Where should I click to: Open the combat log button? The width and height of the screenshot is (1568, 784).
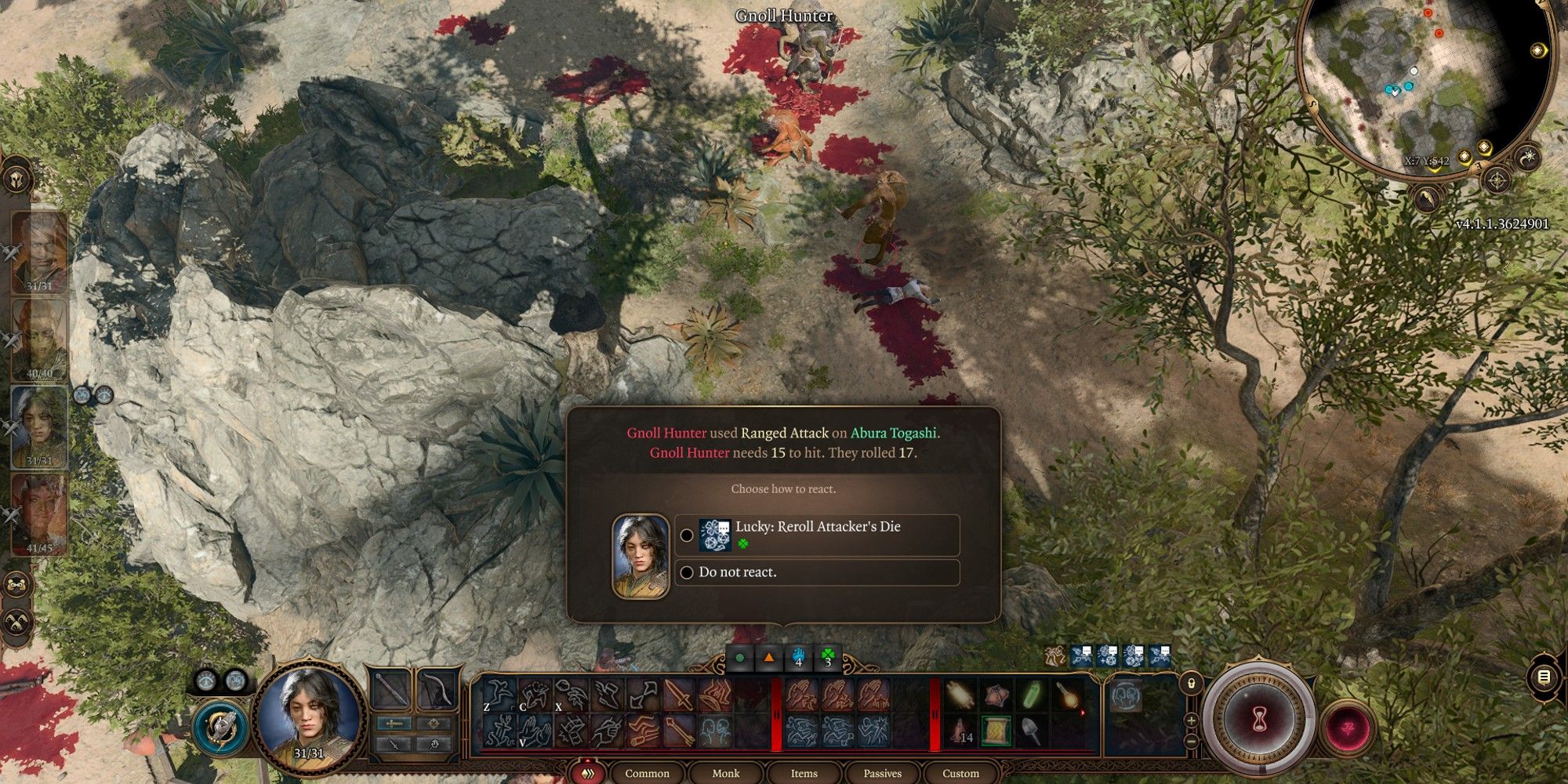(1544, 677)
